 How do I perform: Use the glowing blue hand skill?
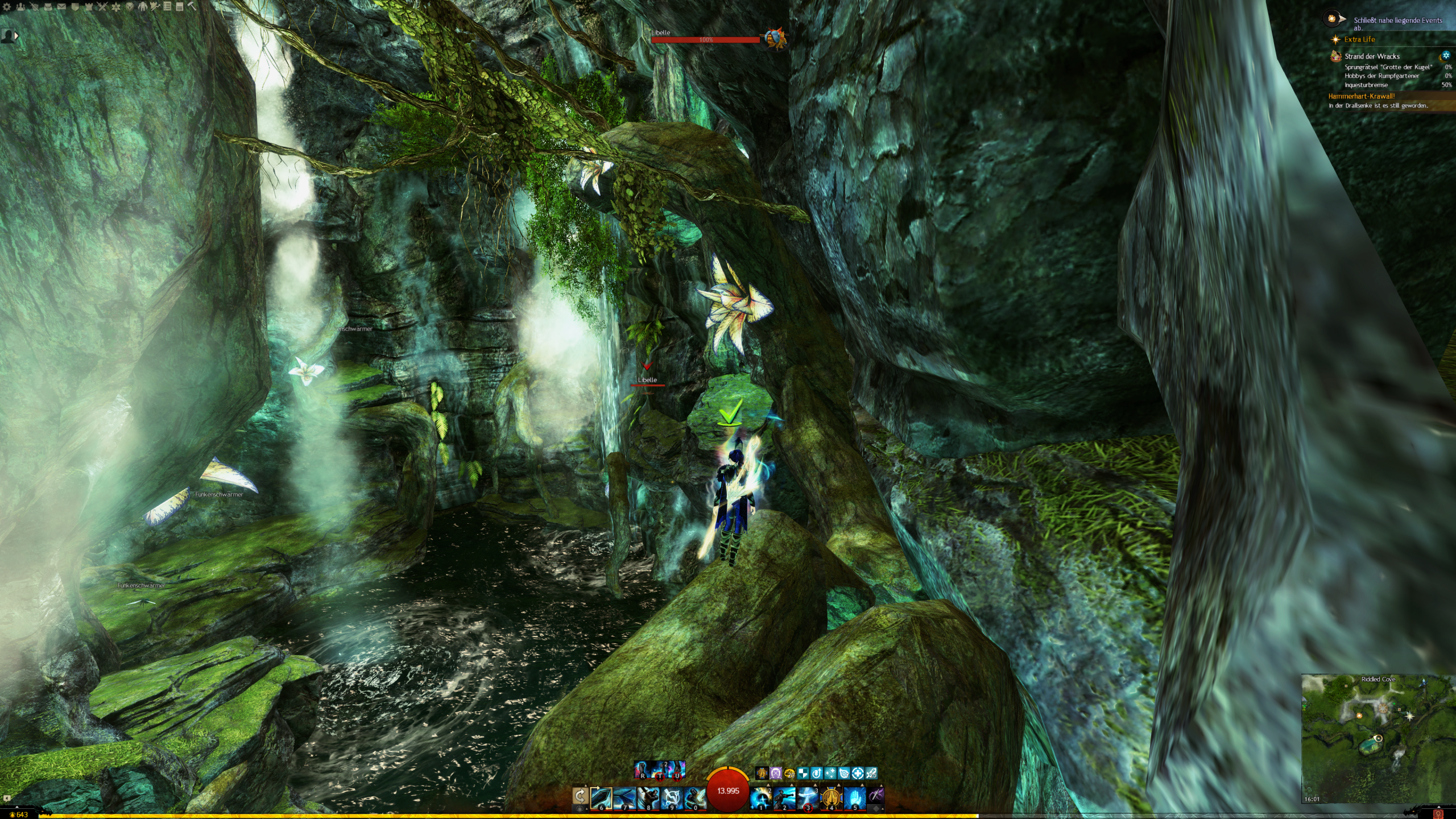tap(855, 797)
